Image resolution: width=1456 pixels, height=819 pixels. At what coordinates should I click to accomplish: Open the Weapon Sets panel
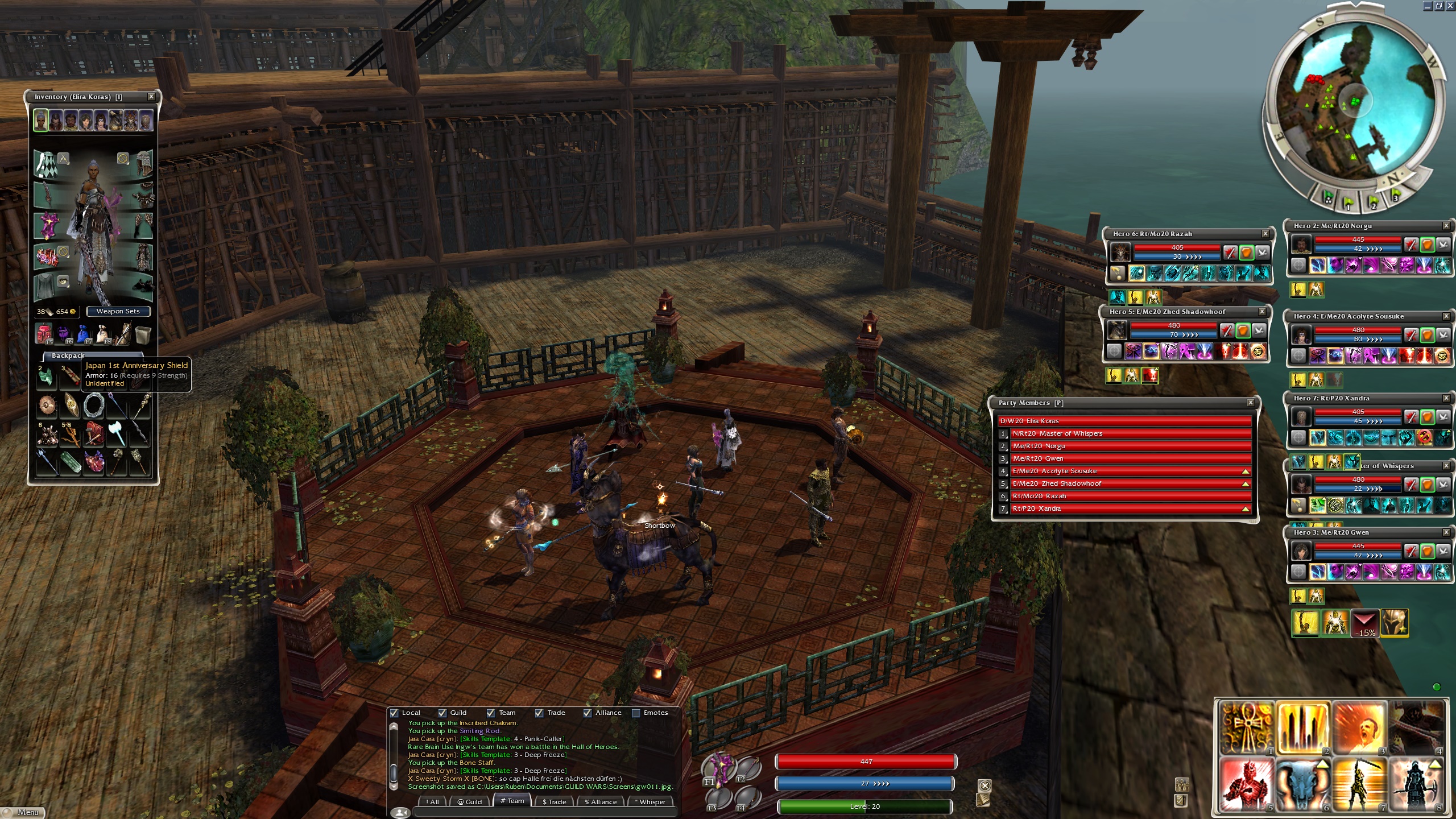(x=118, y=311)
